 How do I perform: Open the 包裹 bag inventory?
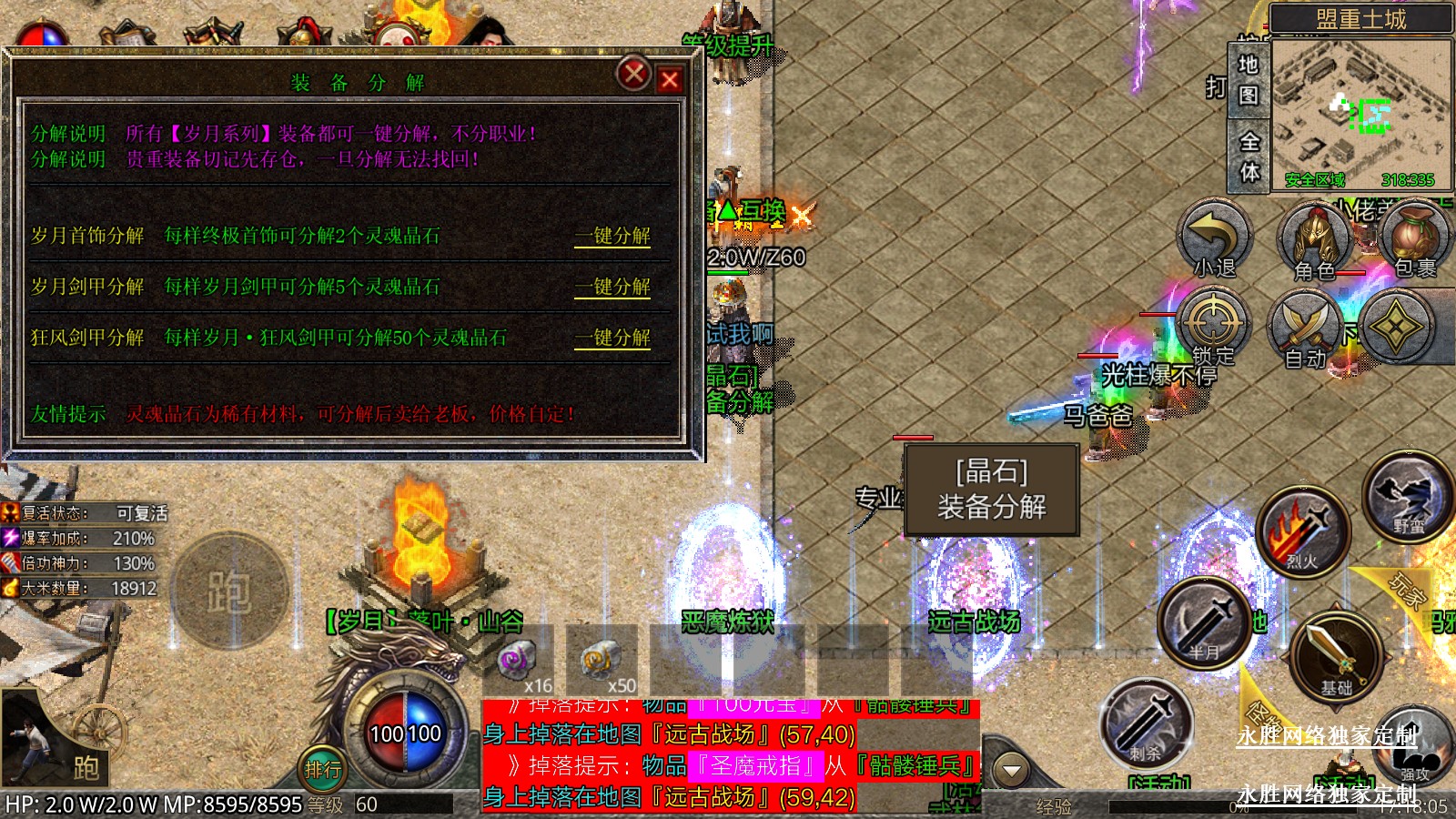[x=1413, y=239]
